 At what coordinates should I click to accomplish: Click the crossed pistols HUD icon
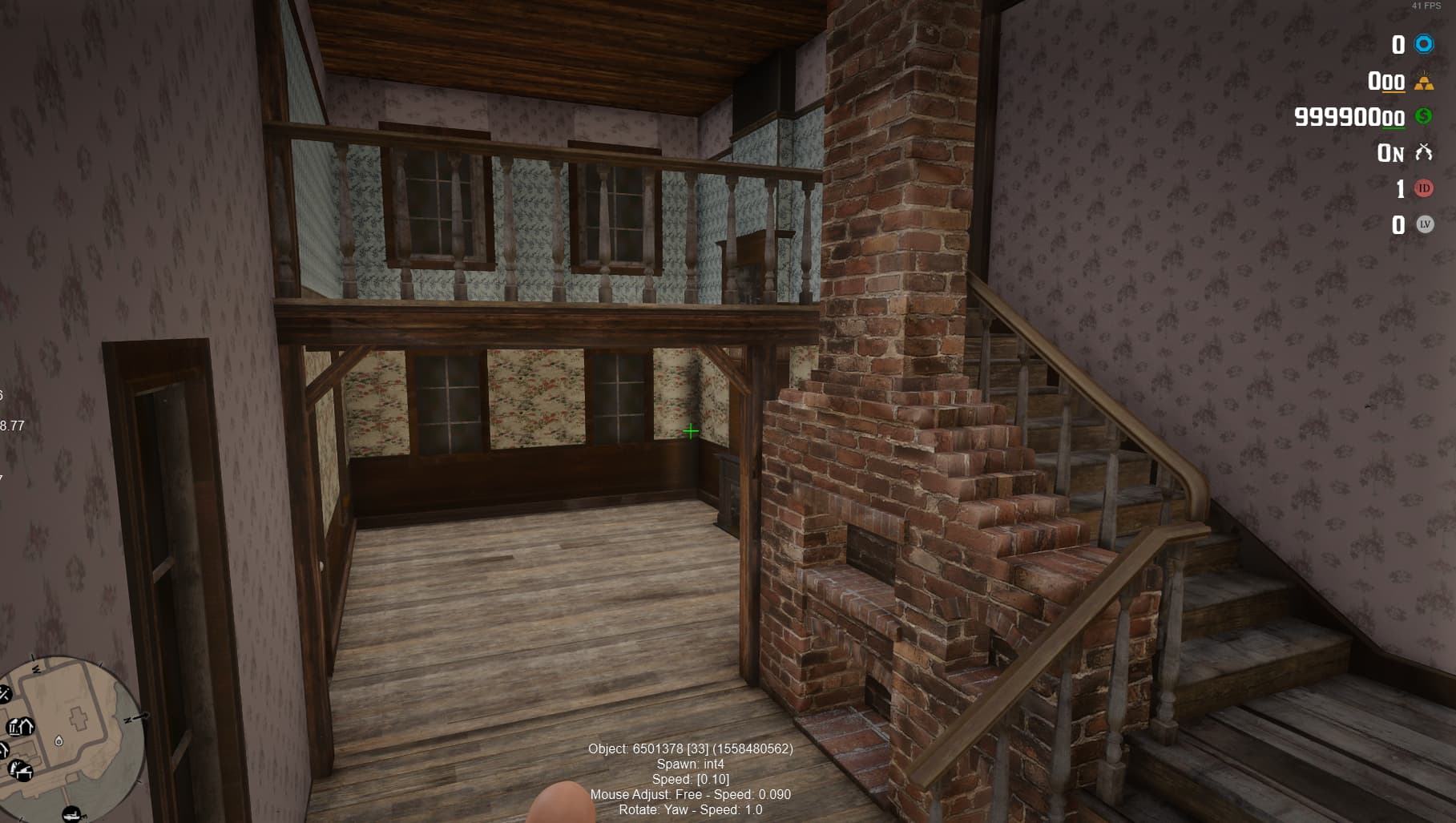click(1424, 153)
